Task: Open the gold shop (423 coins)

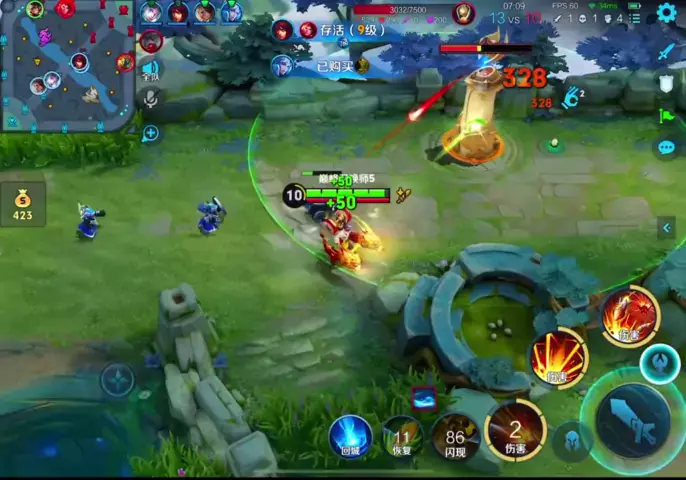Action: pos(22,203)
